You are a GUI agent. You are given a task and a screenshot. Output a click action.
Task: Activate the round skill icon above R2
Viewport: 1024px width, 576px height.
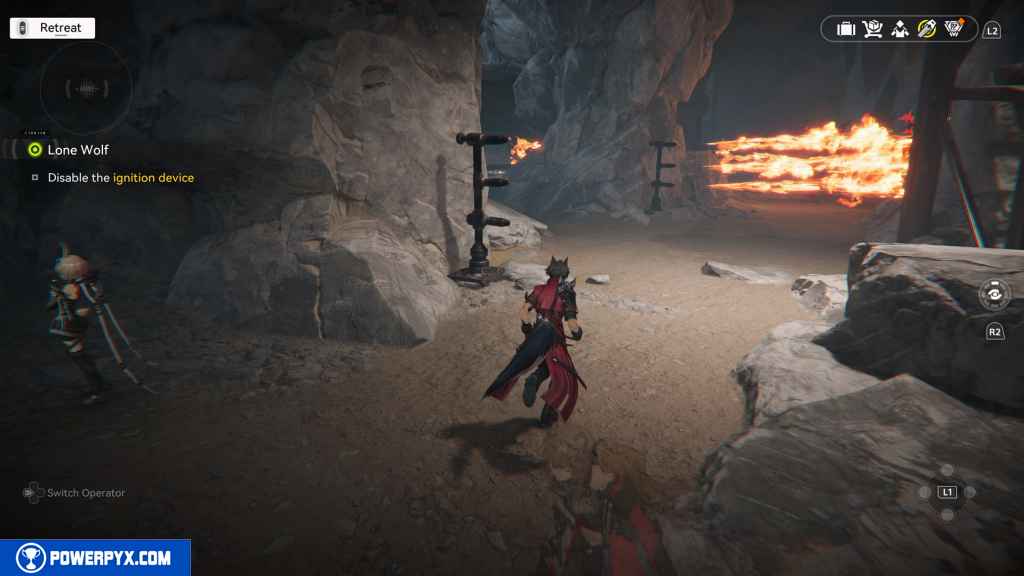point(995,297)
